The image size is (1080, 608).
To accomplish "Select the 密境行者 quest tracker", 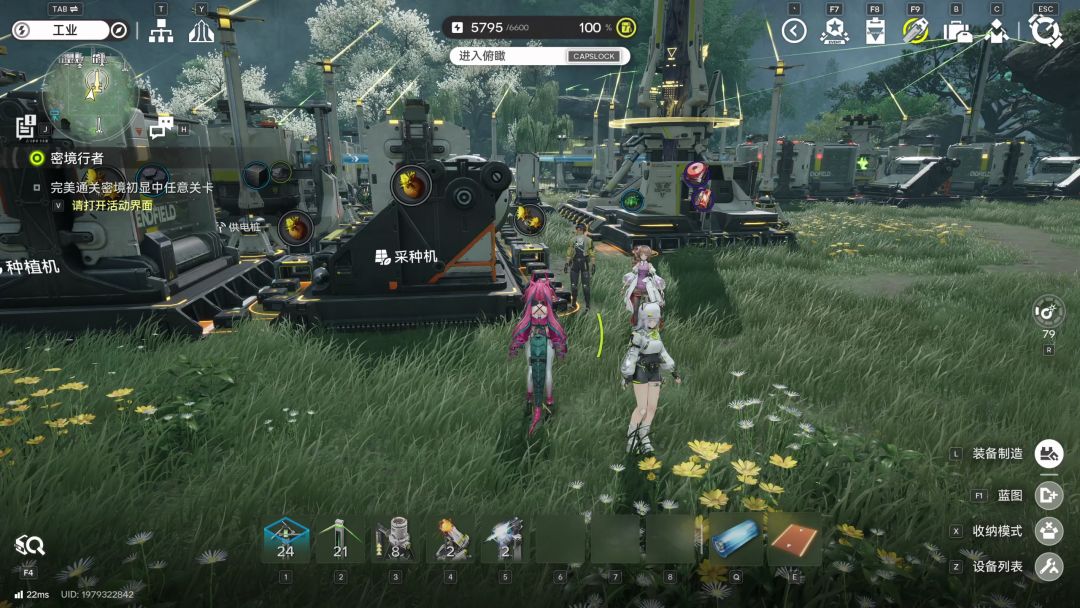I will (x=70, y=158).
